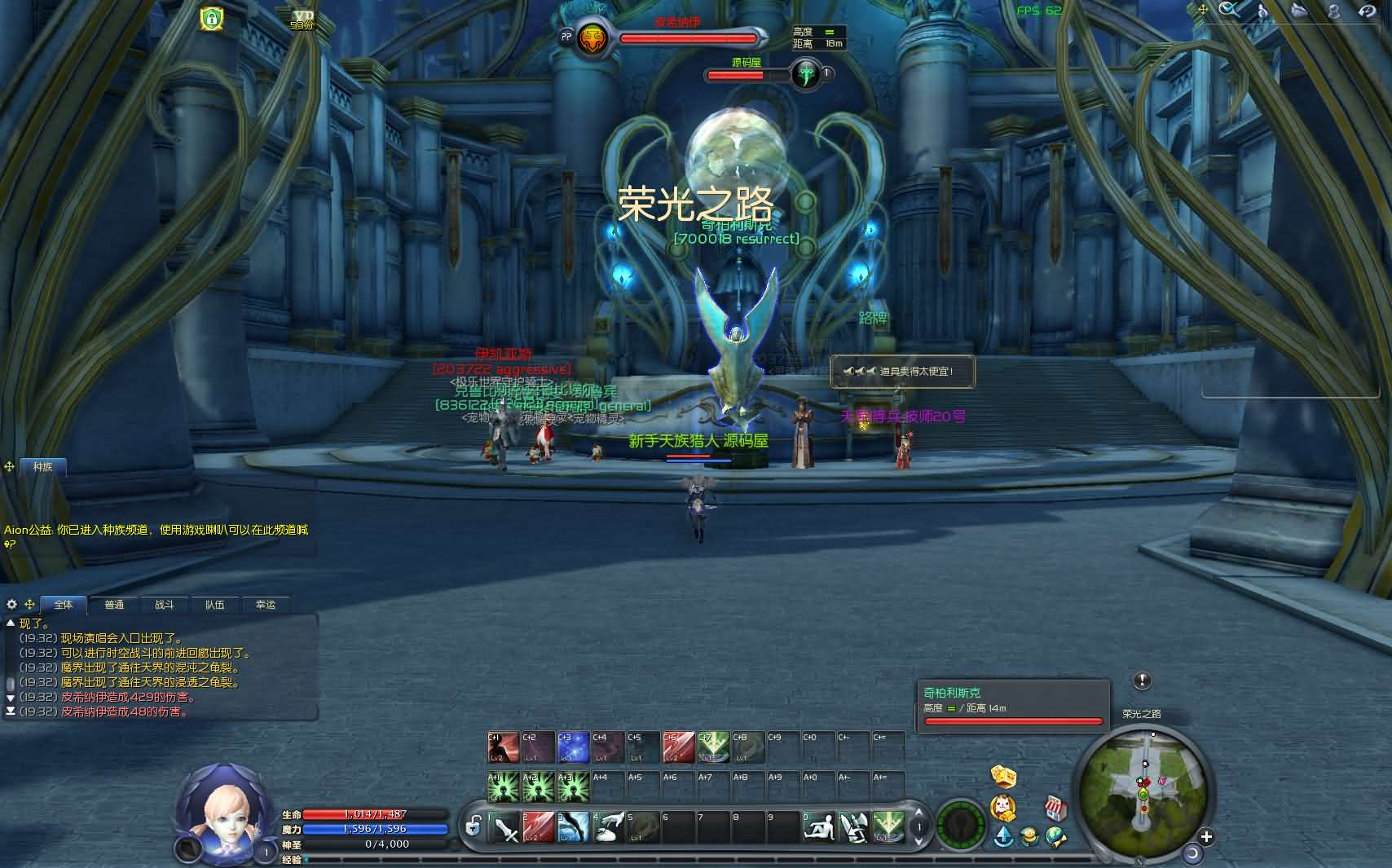Select the 队伍 chat tab
This screenshot has height=868, width=1392.
[215, 605]
